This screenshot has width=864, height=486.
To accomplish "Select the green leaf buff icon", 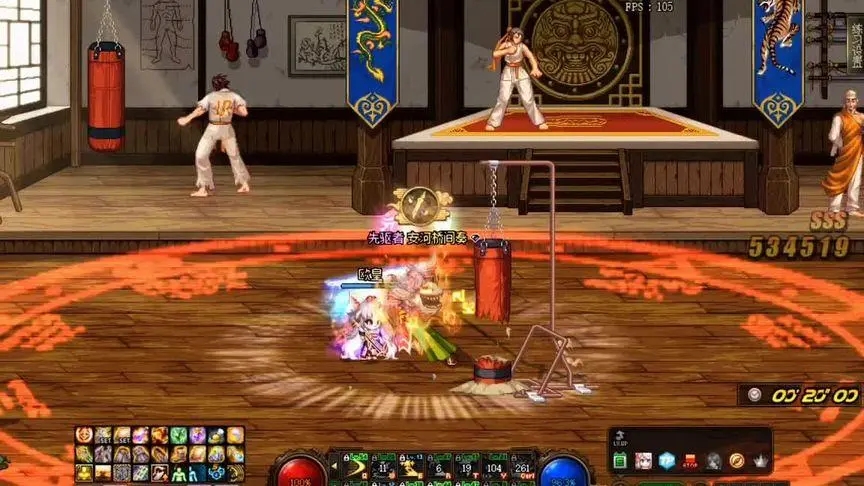I will pyautogui.click(x=179, y=435).
